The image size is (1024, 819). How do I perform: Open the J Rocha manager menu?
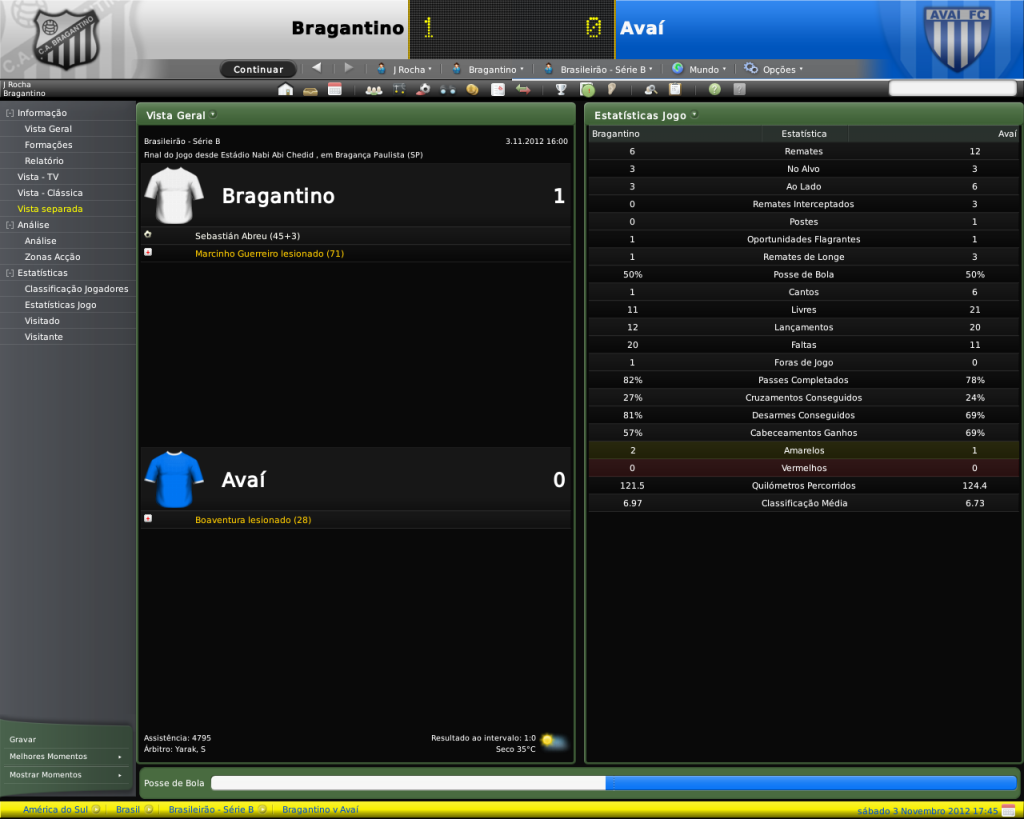(x=405, y=70)
